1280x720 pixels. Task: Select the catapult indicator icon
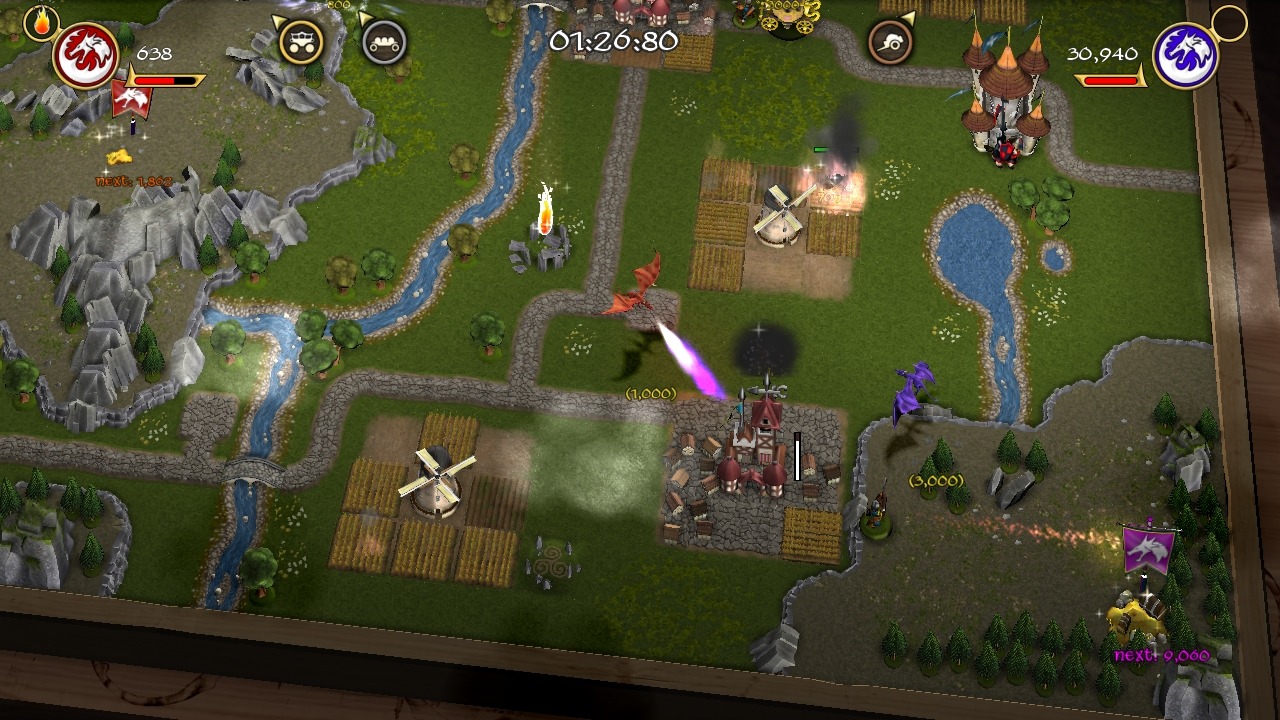coord(889,42)
